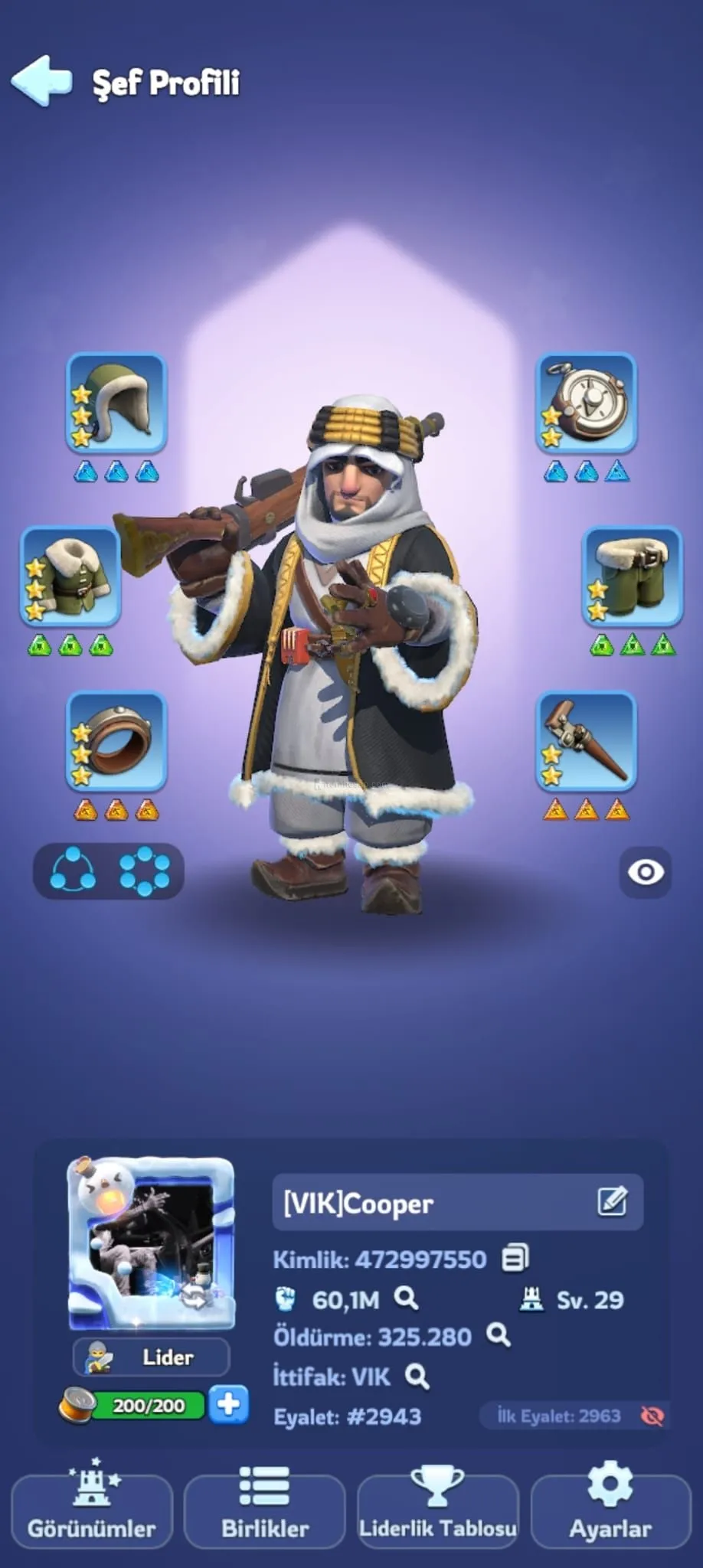Toggle the eye visibility button

(x=646, y=872)
